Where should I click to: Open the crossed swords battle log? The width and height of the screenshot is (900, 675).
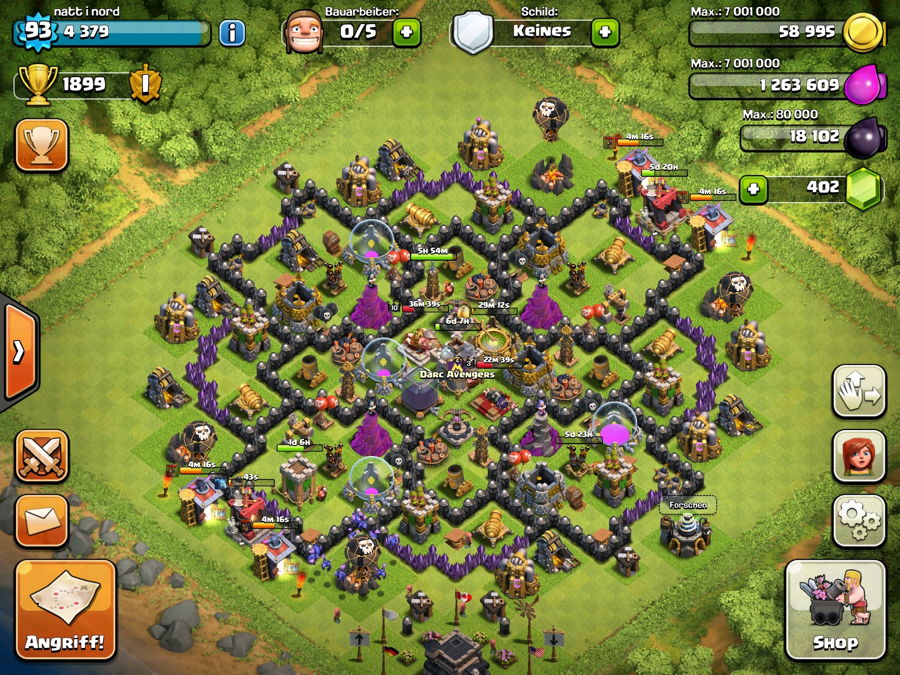(x=41, y=456)
